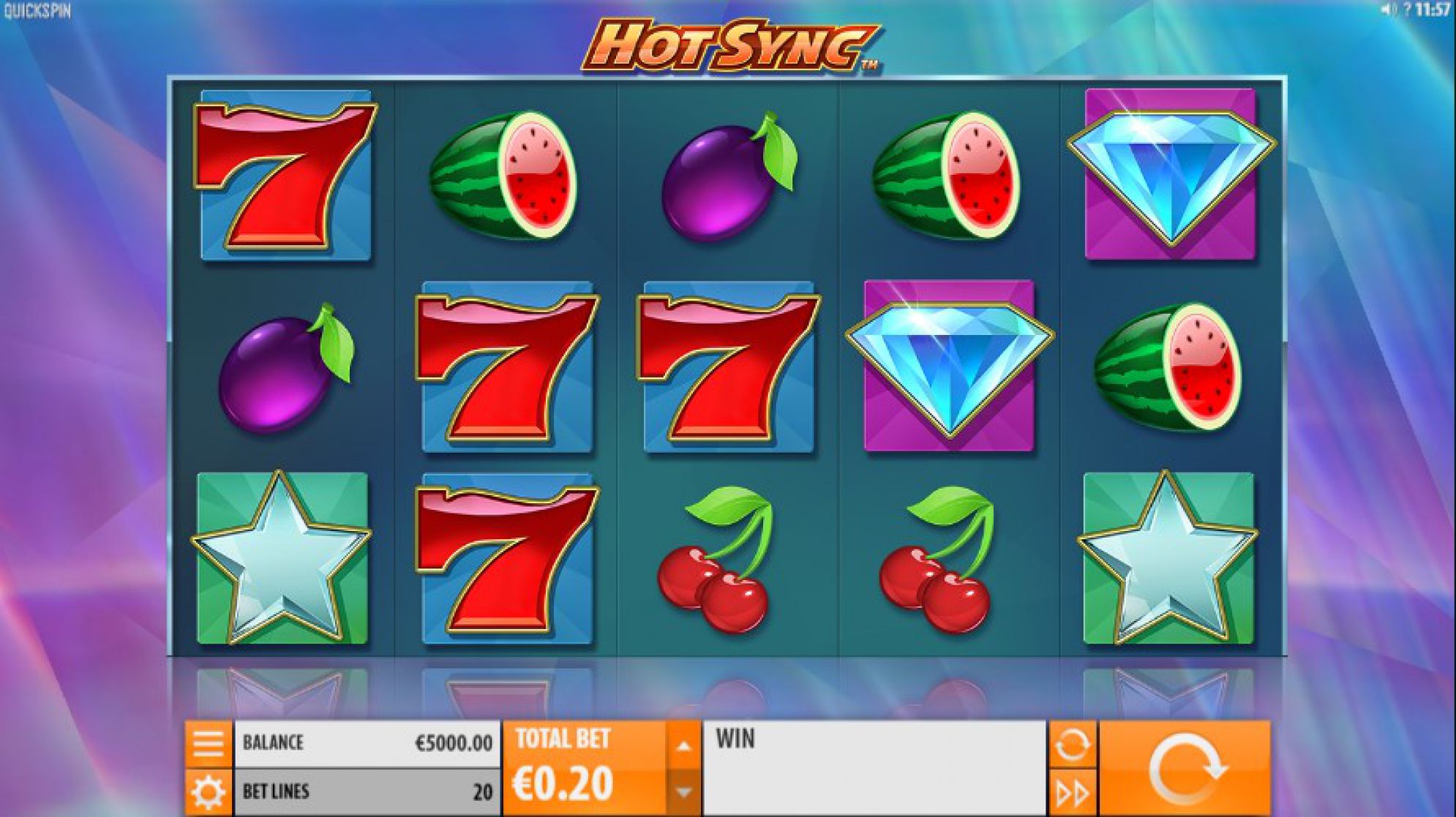
Task: Decrease the total bet with the down arrow
Action: click(683, 792)
